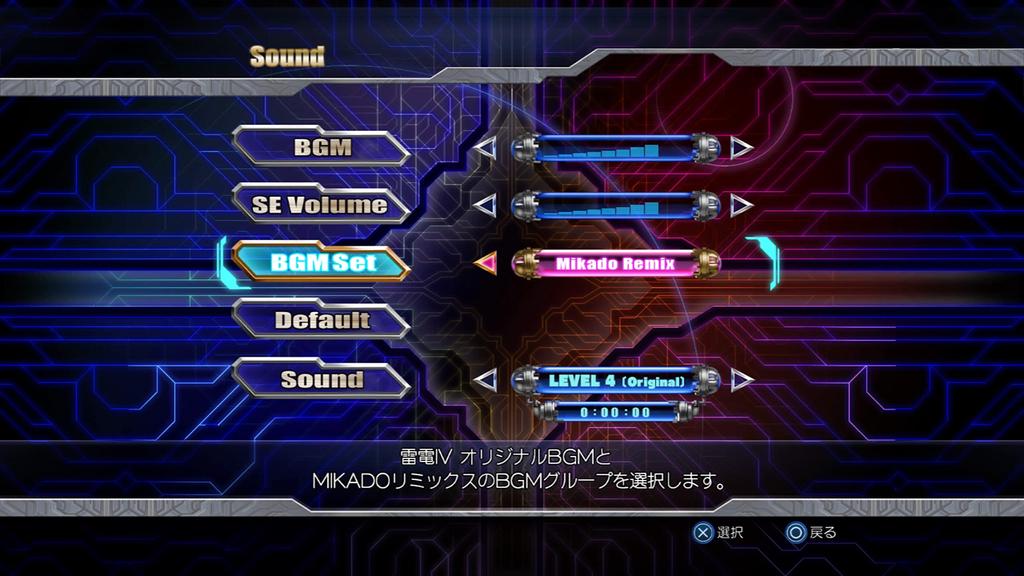Decrease SE volume using left arrow
This screenshot has height=576, width=1024.
pyautogui.click(x=485, y=205)
